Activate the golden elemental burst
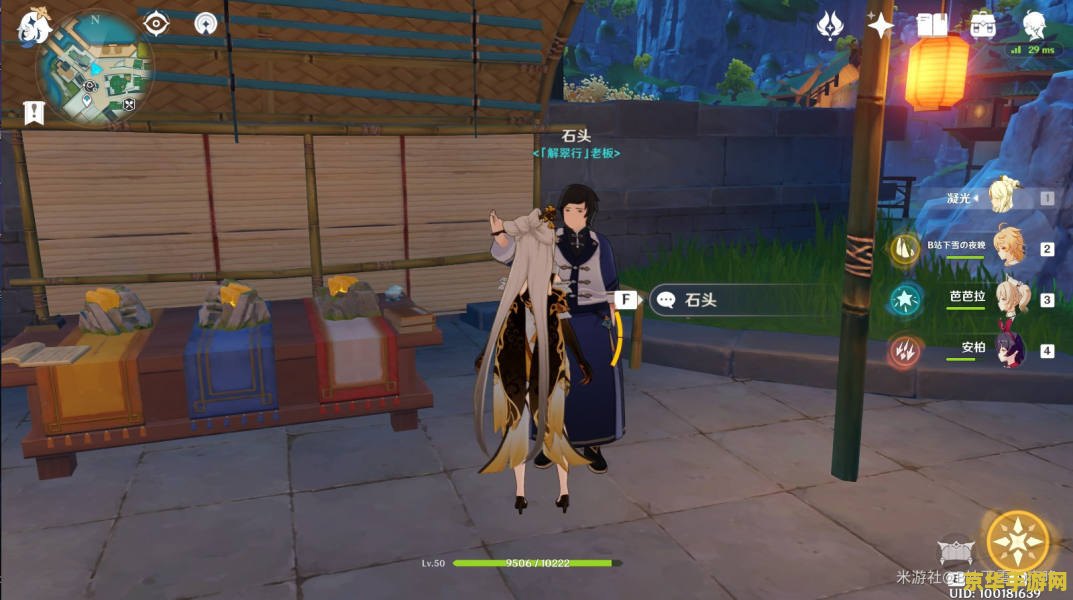Image resolution: width=1073 pixels, height=600 pixels. pos(1017,540)
